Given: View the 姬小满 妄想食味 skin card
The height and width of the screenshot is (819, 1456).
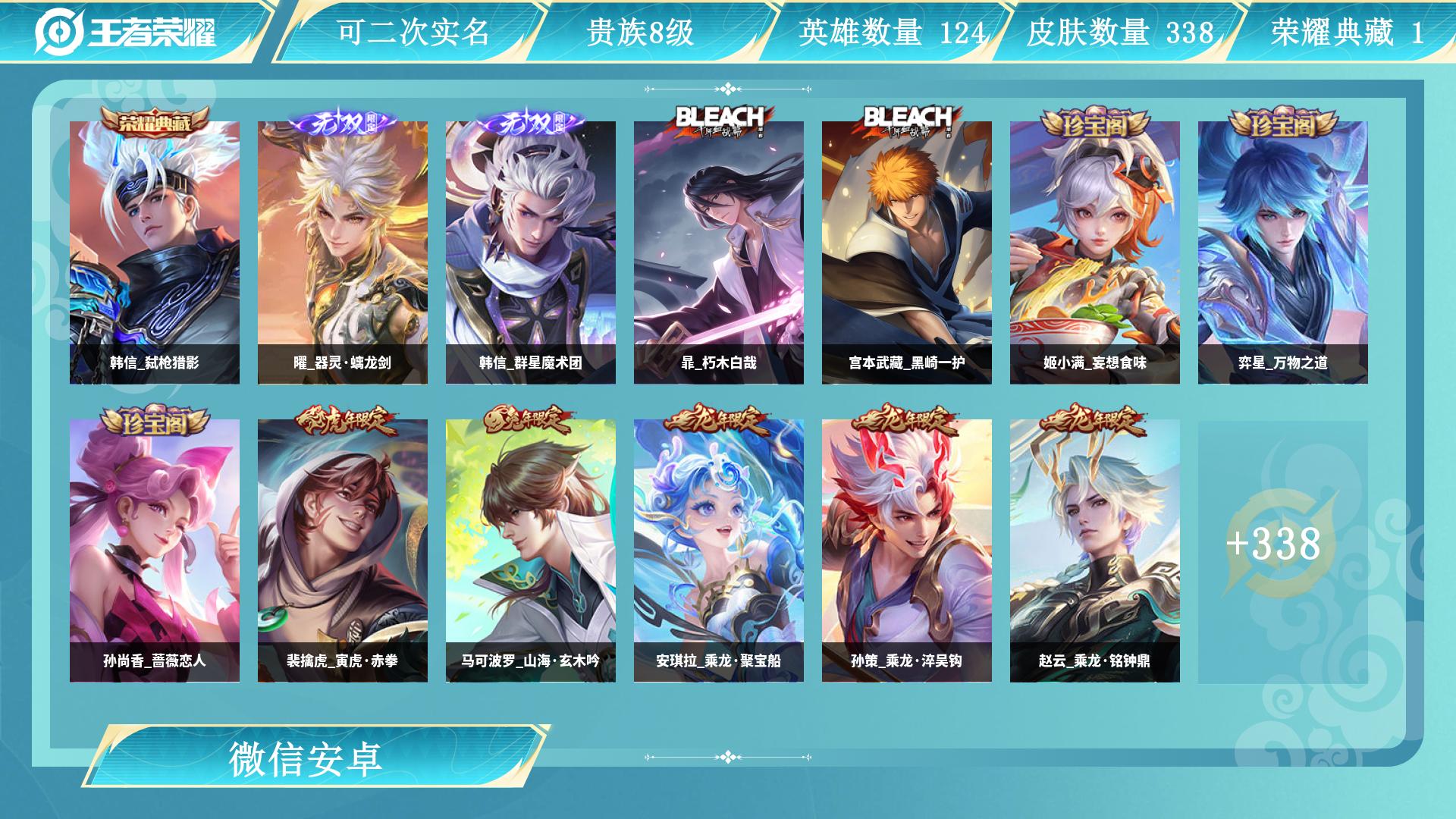Looking at the screenshot, I should 1095,253.
